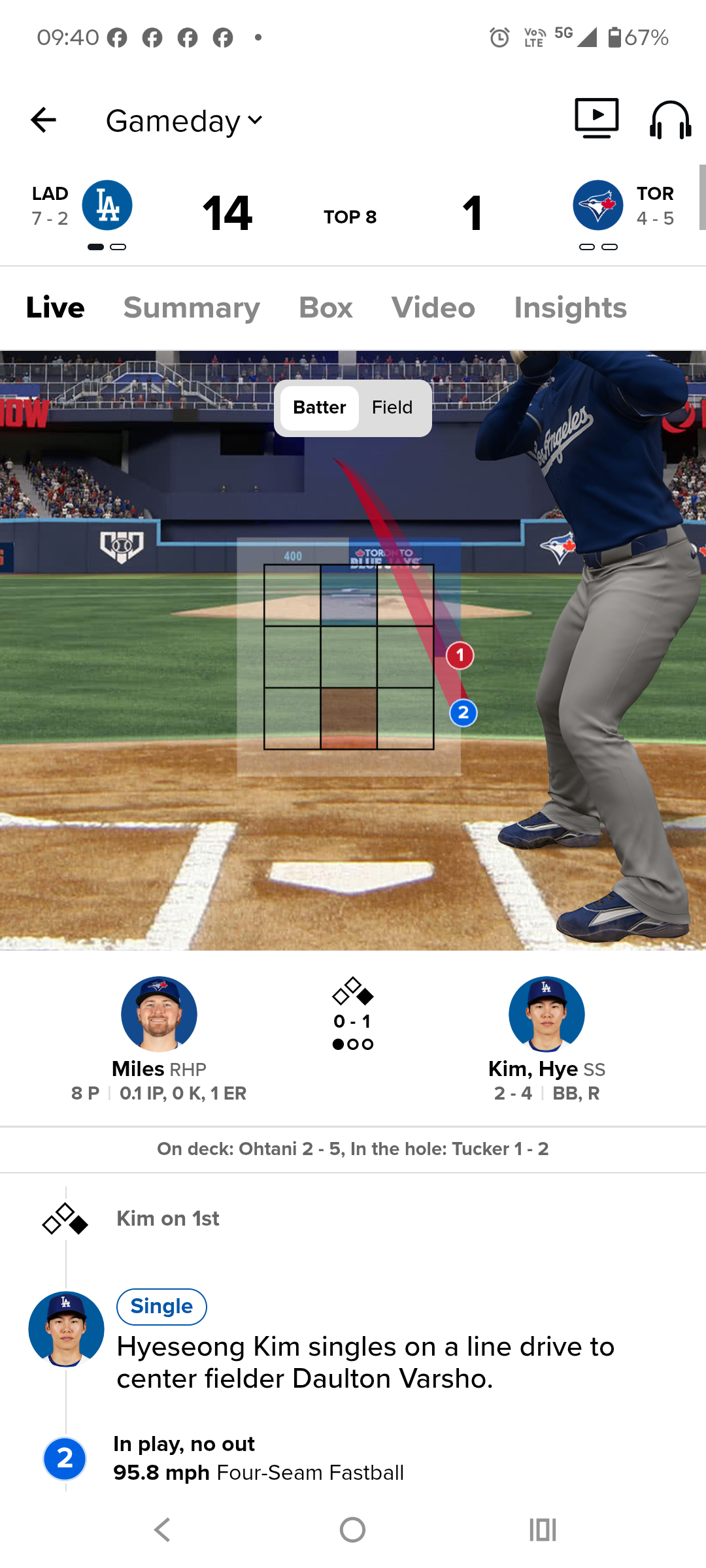Choose the Batter view option

(319, 408)
